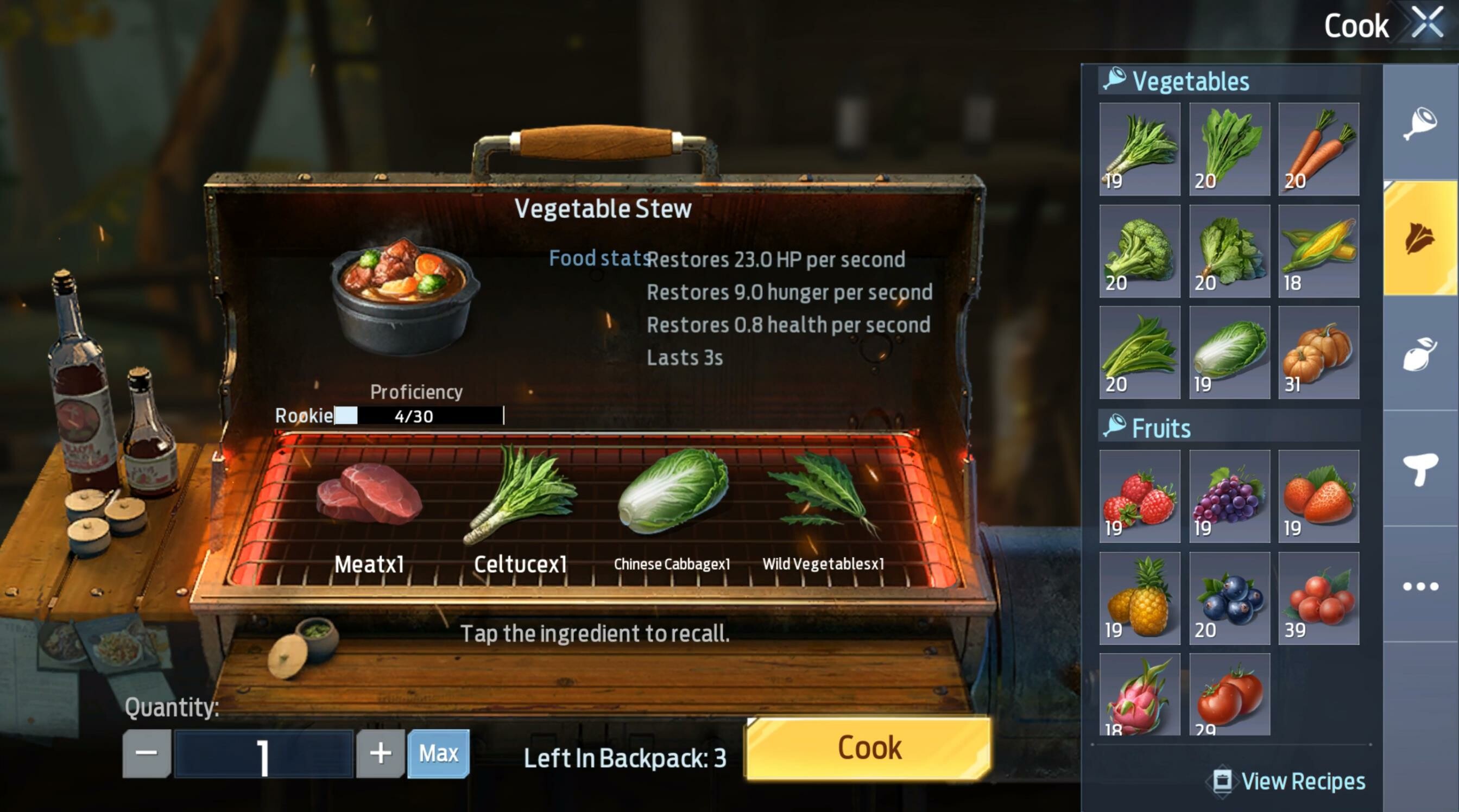Choose the corn ingredient slot
The width and height of the screenshot is (1459, 812).
point(1318,251)
